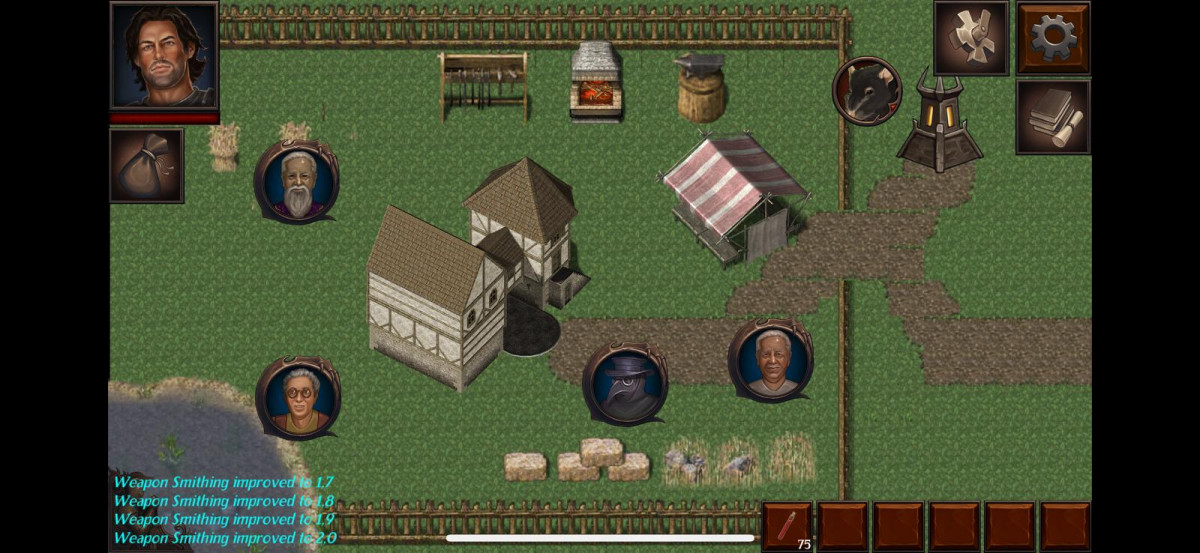1200x553 pixels.
Task: Select the white-bearded old man portrait
Action: click(x=296, y=182)
